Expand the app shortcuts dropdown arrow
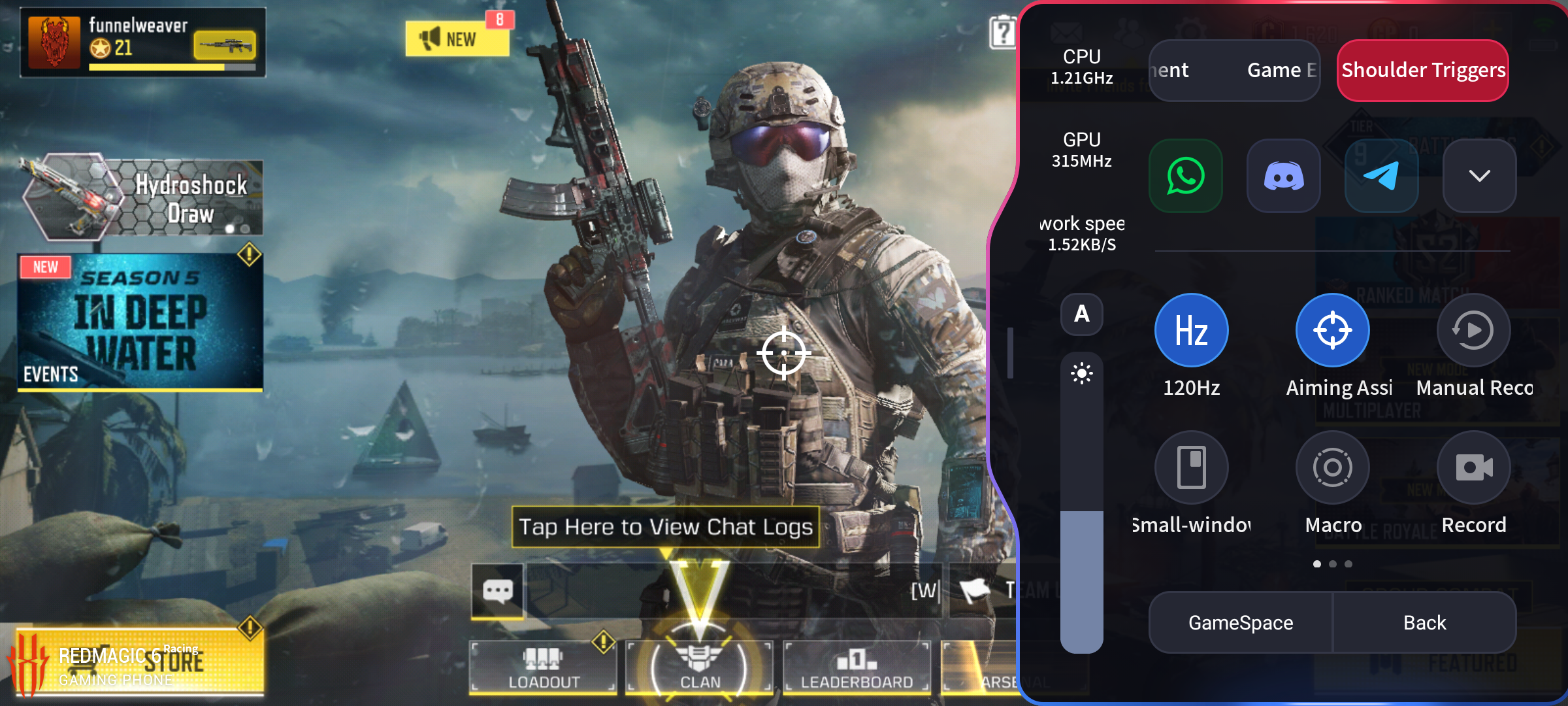The image size is (1568, 706). (x=1480, y=176)
